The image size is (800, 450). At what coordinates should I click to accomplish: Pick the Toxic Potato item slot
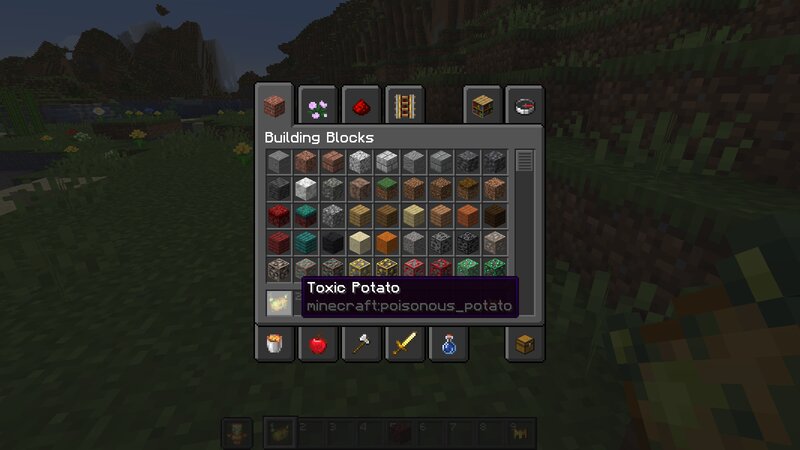pos(278,301)
